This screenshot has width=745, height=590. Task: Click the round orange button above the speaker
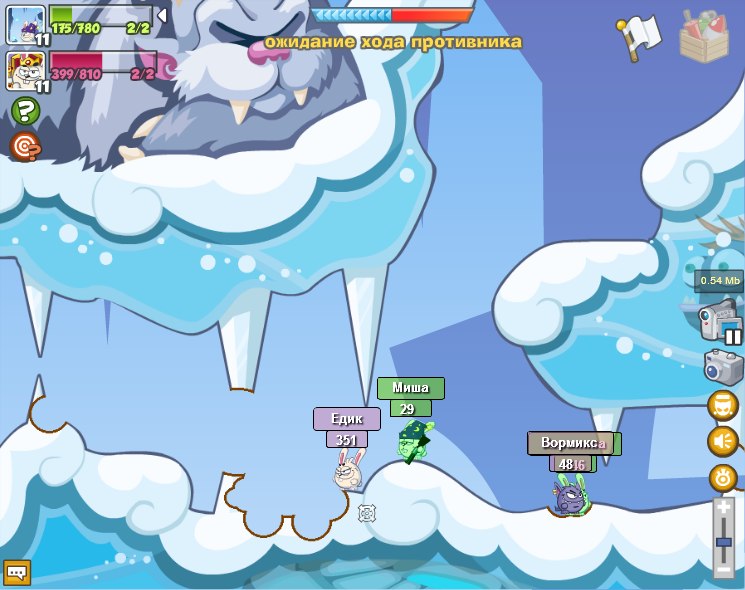click(x=722, y=406)
